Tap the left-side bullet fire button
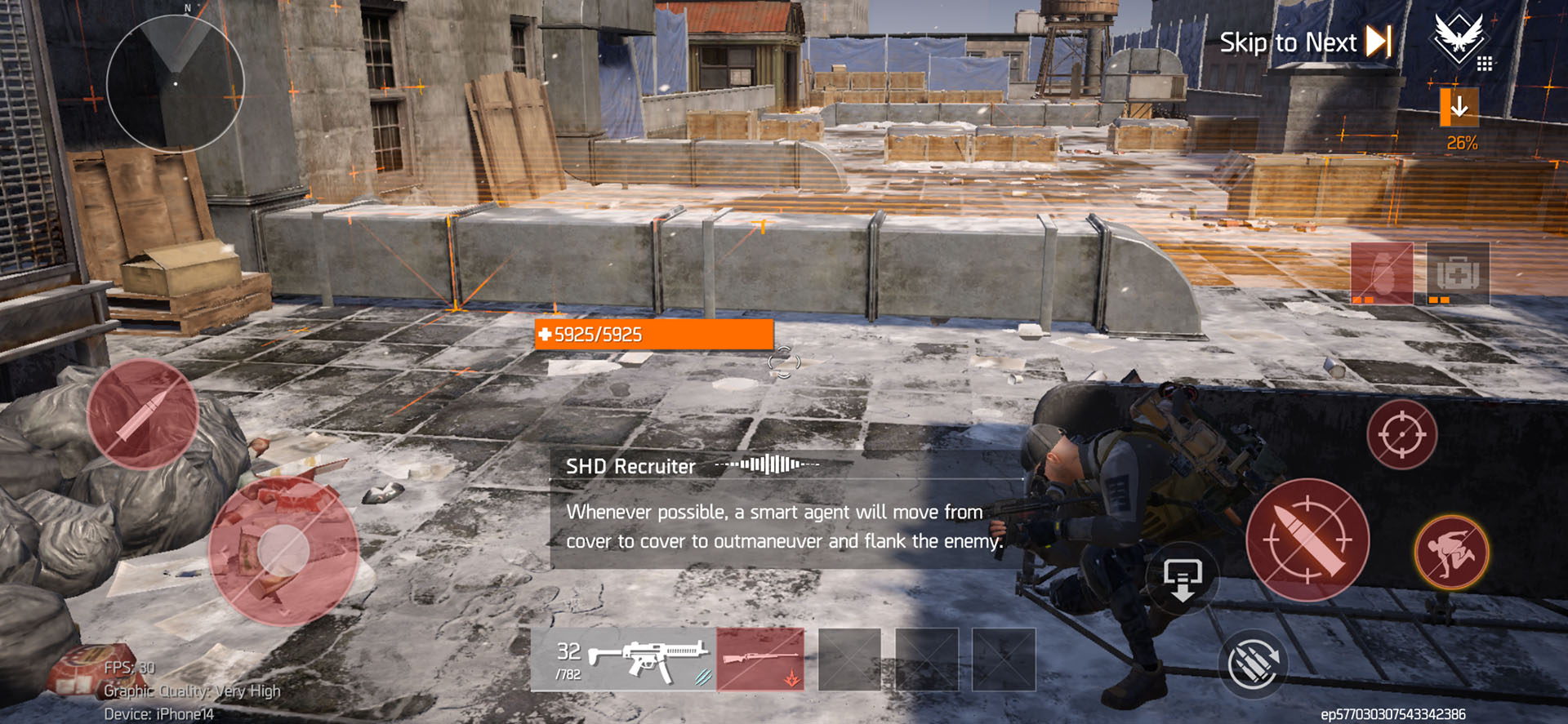 pyautogui.click(x=143, y=414)
